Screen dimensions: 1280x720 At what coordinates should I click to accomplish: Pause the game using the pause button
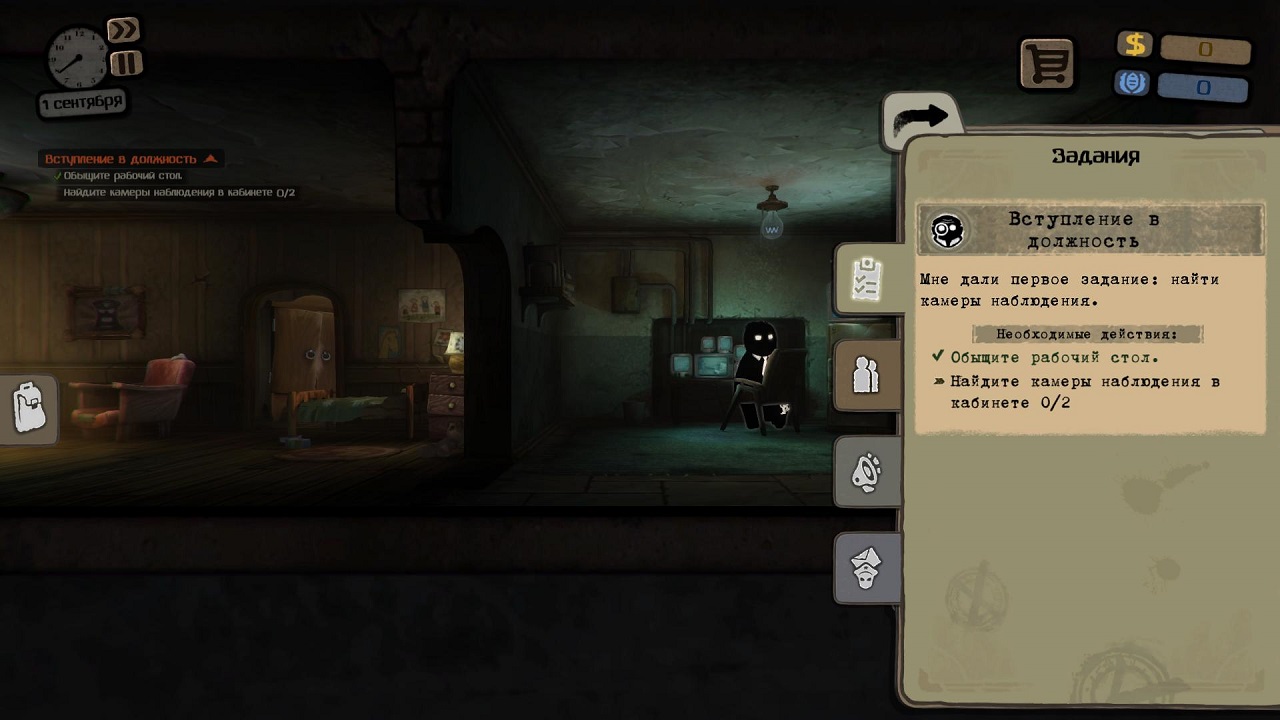(x=126, y=64)
